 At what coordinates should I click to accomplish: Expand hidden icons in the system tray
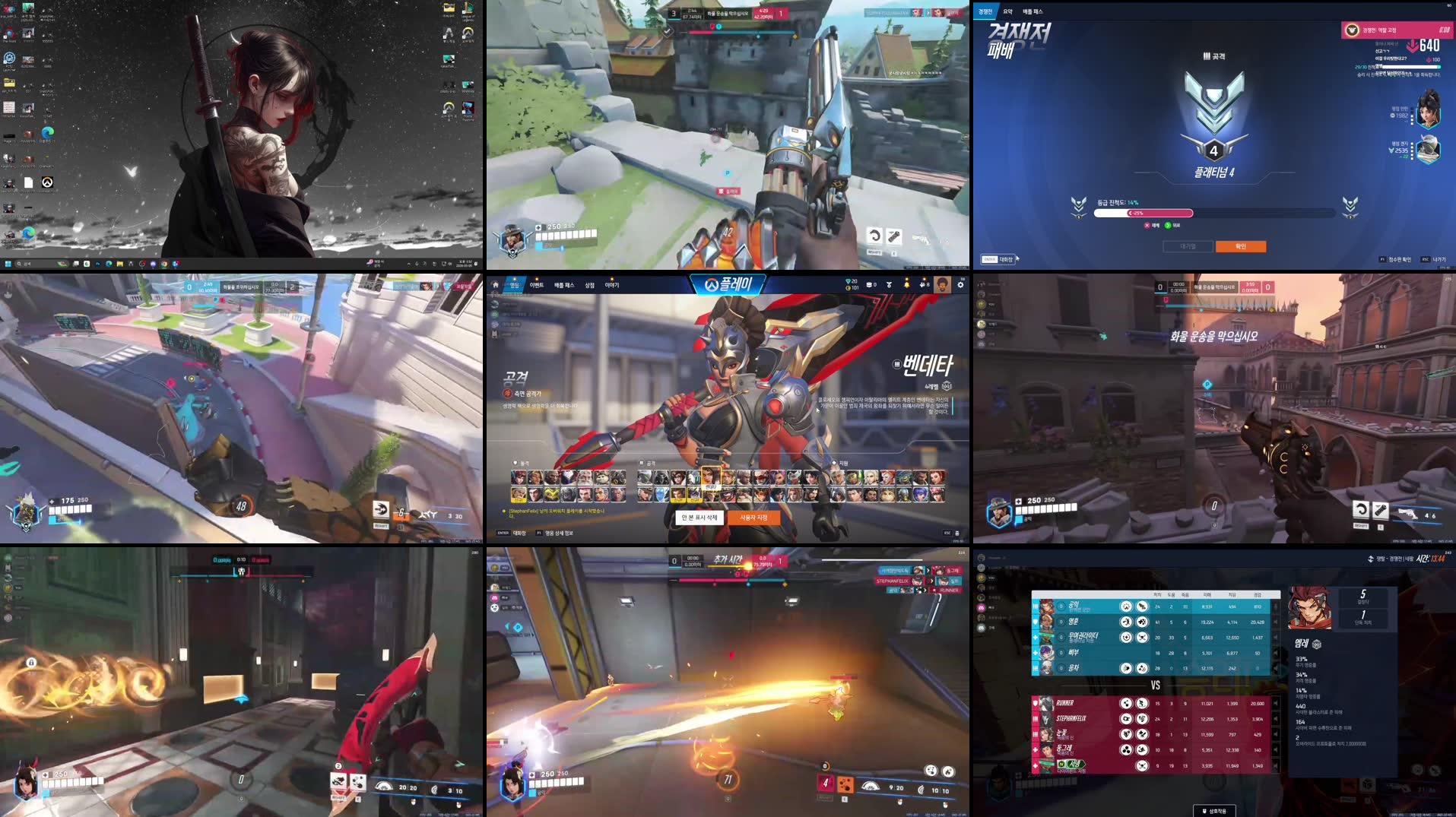pyautogui.click(x=409, y=264)
